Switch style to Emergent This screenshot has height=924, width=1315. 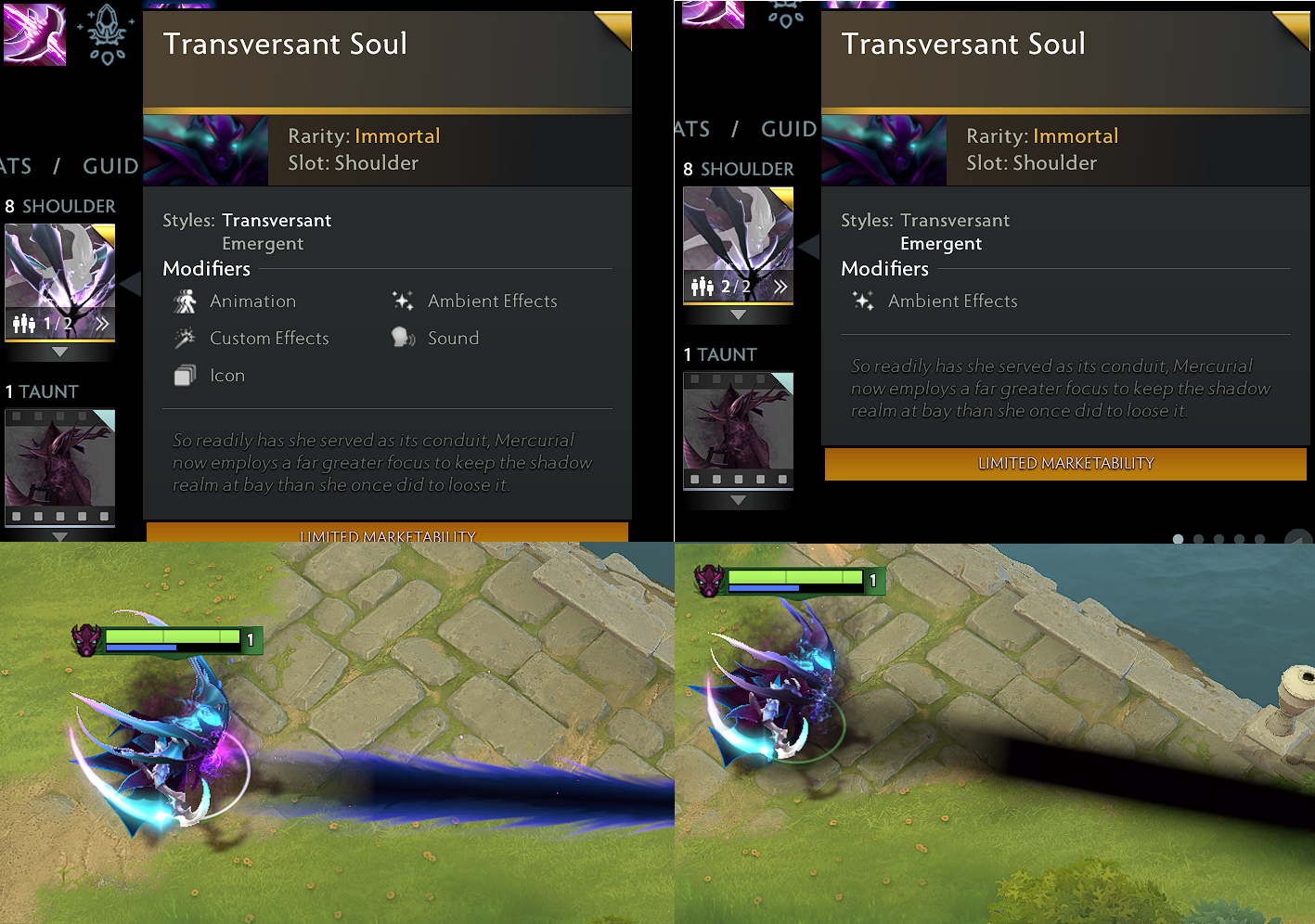(263, 243)
